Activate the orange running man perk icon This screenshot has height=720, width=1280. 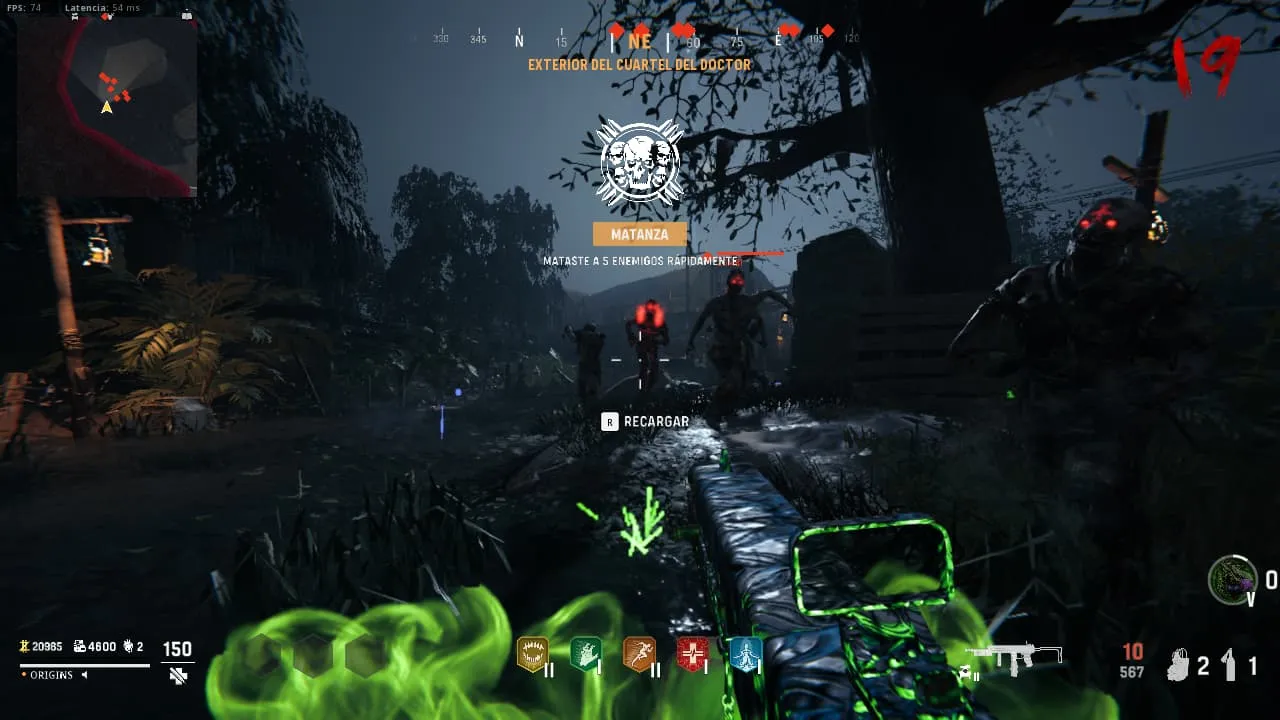638,654
